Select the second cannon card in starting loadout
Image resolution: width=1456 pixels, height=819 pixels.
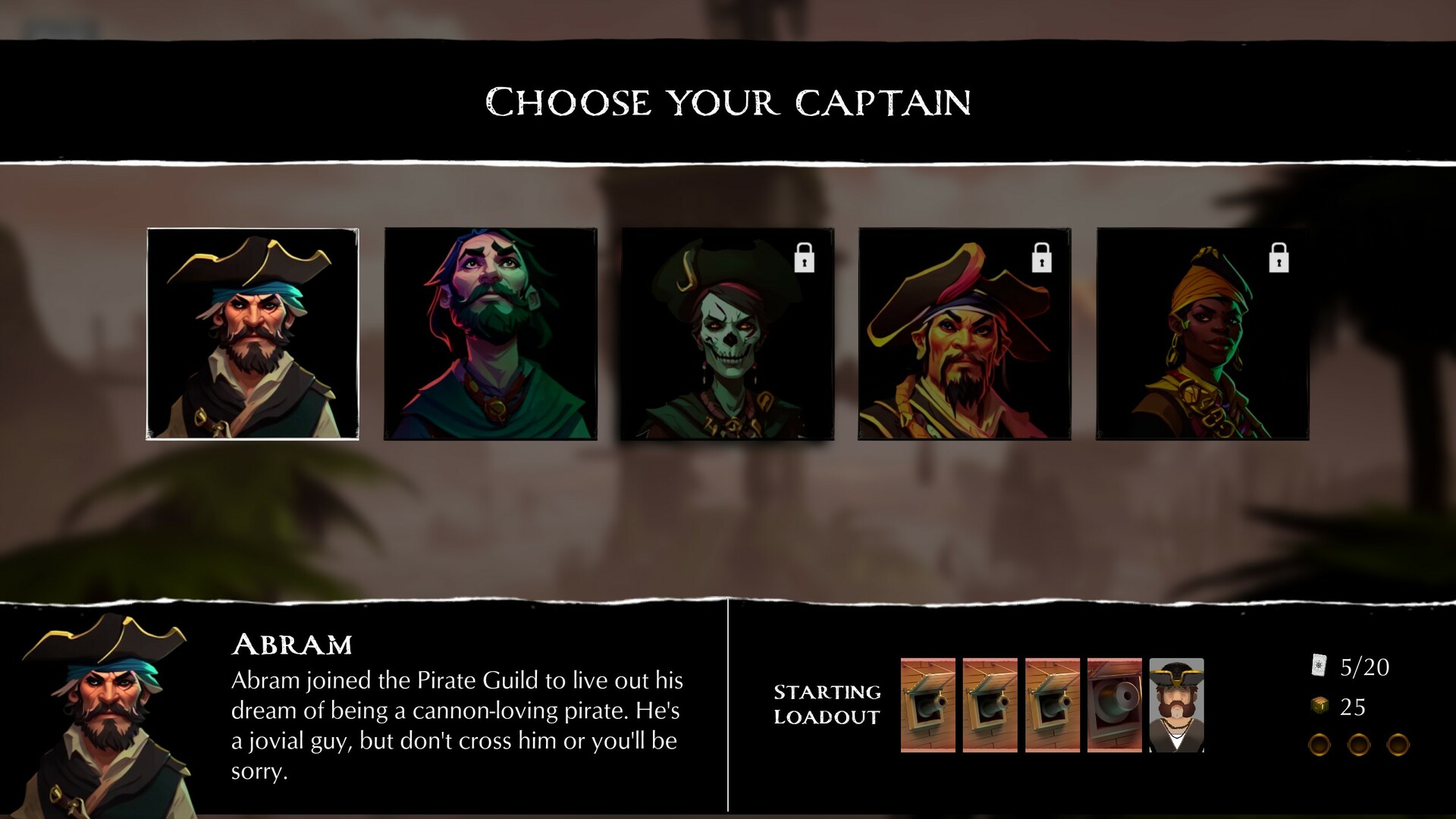[990, 706]
